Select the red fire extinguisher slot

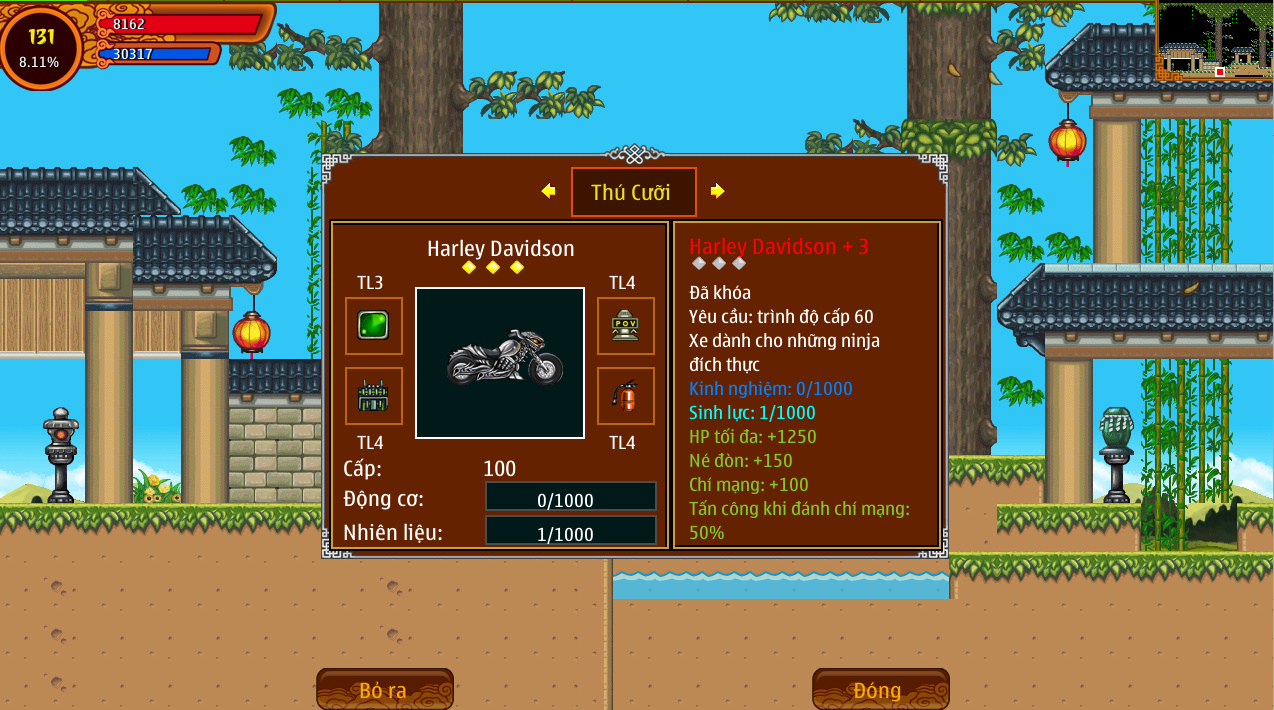625,396
